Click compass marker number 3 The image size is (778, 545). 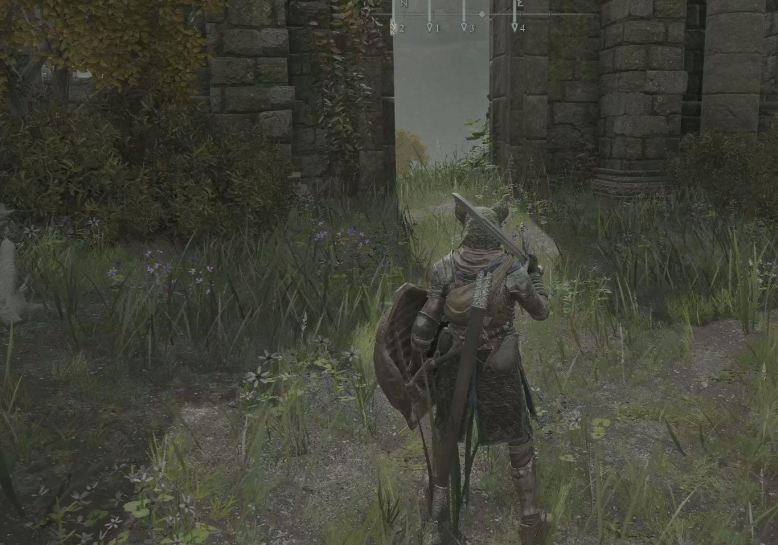pos(464,27)
